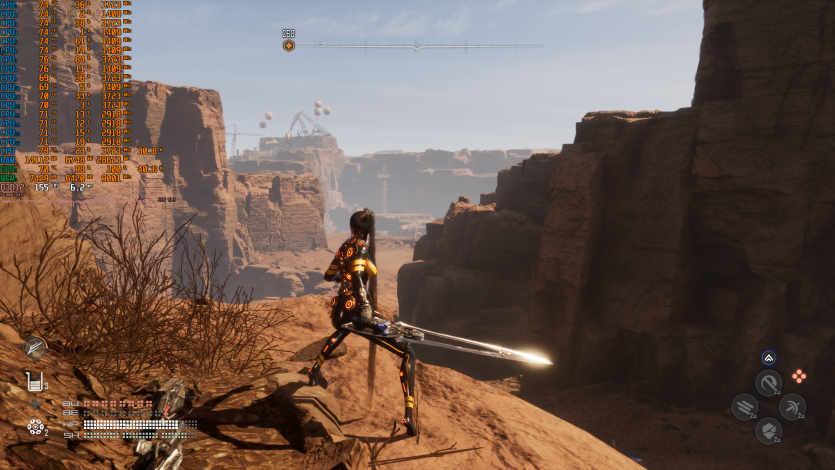Viewport: 835px width, 470px height.
Task: Click the compass bar center marker
Action: coord(417,45)
